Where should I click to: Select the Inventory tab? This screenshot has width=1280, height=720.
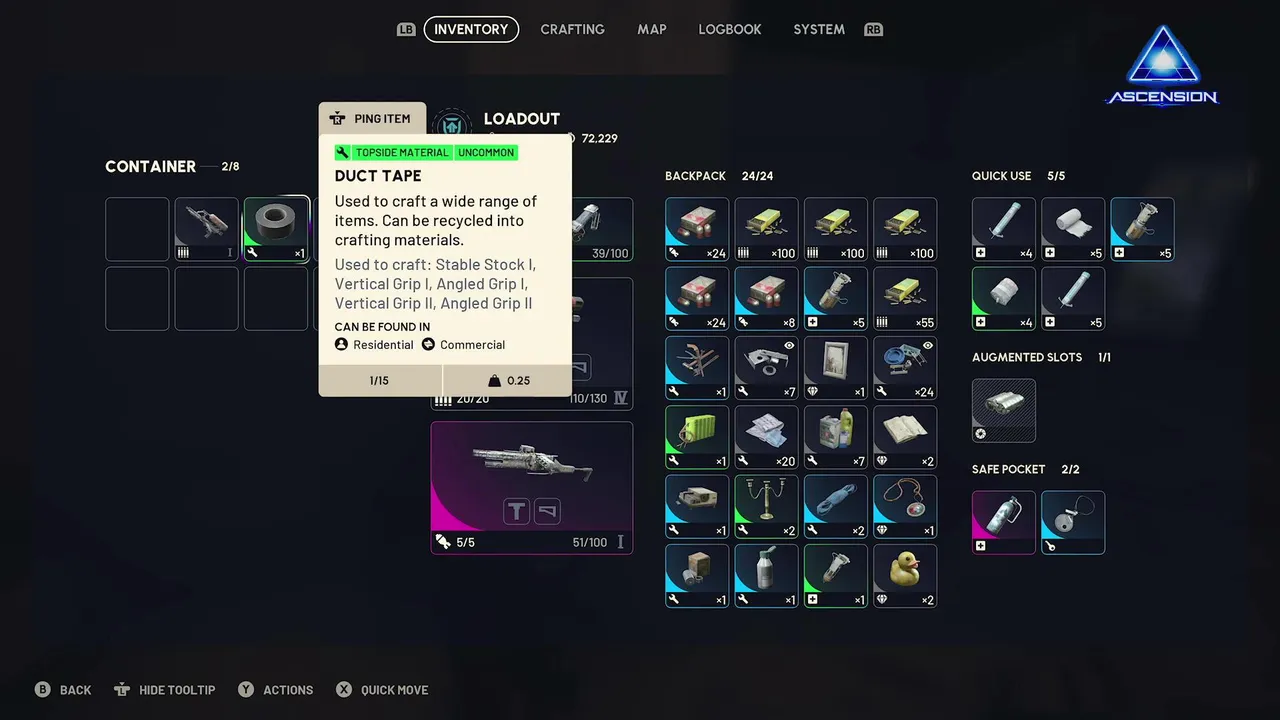click(x=471, y=29)
